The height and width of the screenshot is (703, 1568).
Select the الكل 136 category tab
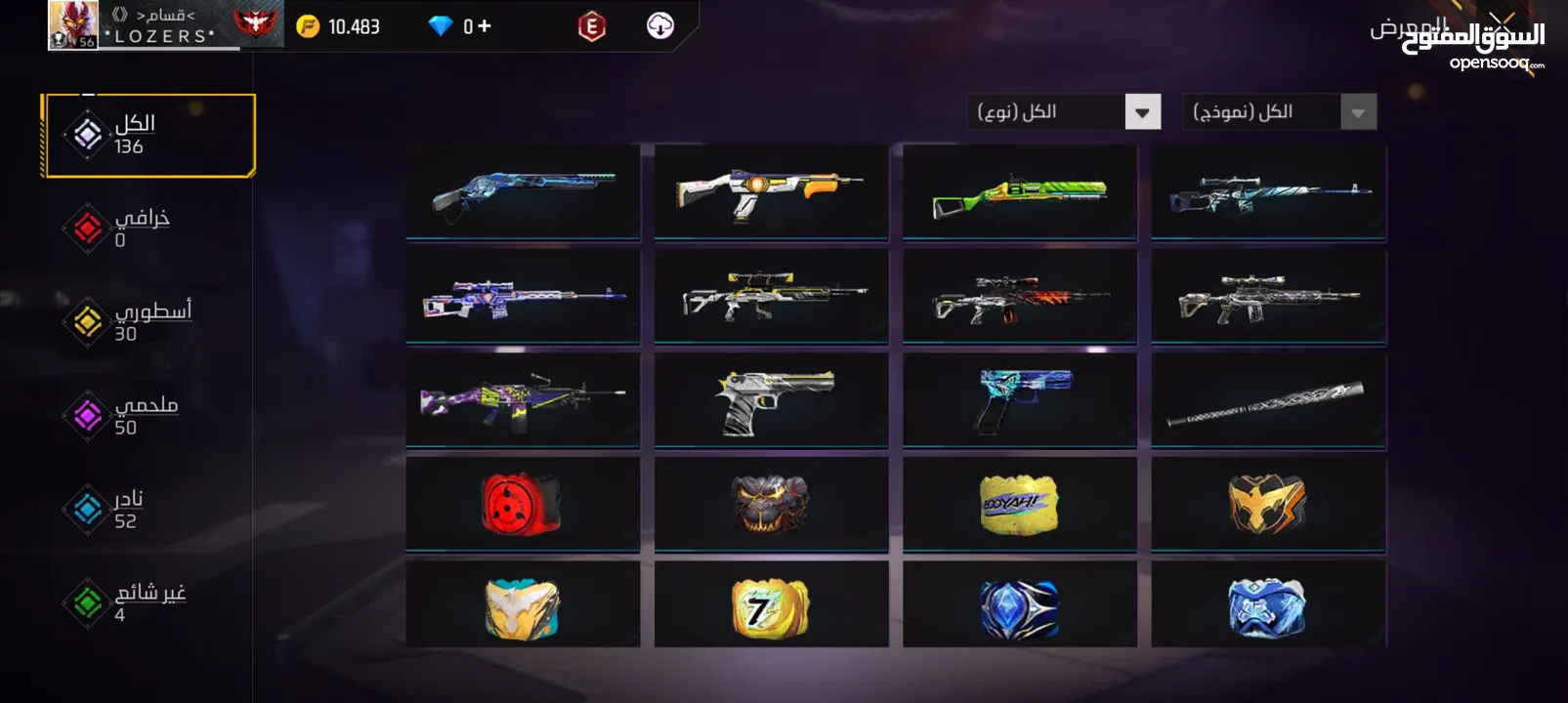[x=148, y=135]
